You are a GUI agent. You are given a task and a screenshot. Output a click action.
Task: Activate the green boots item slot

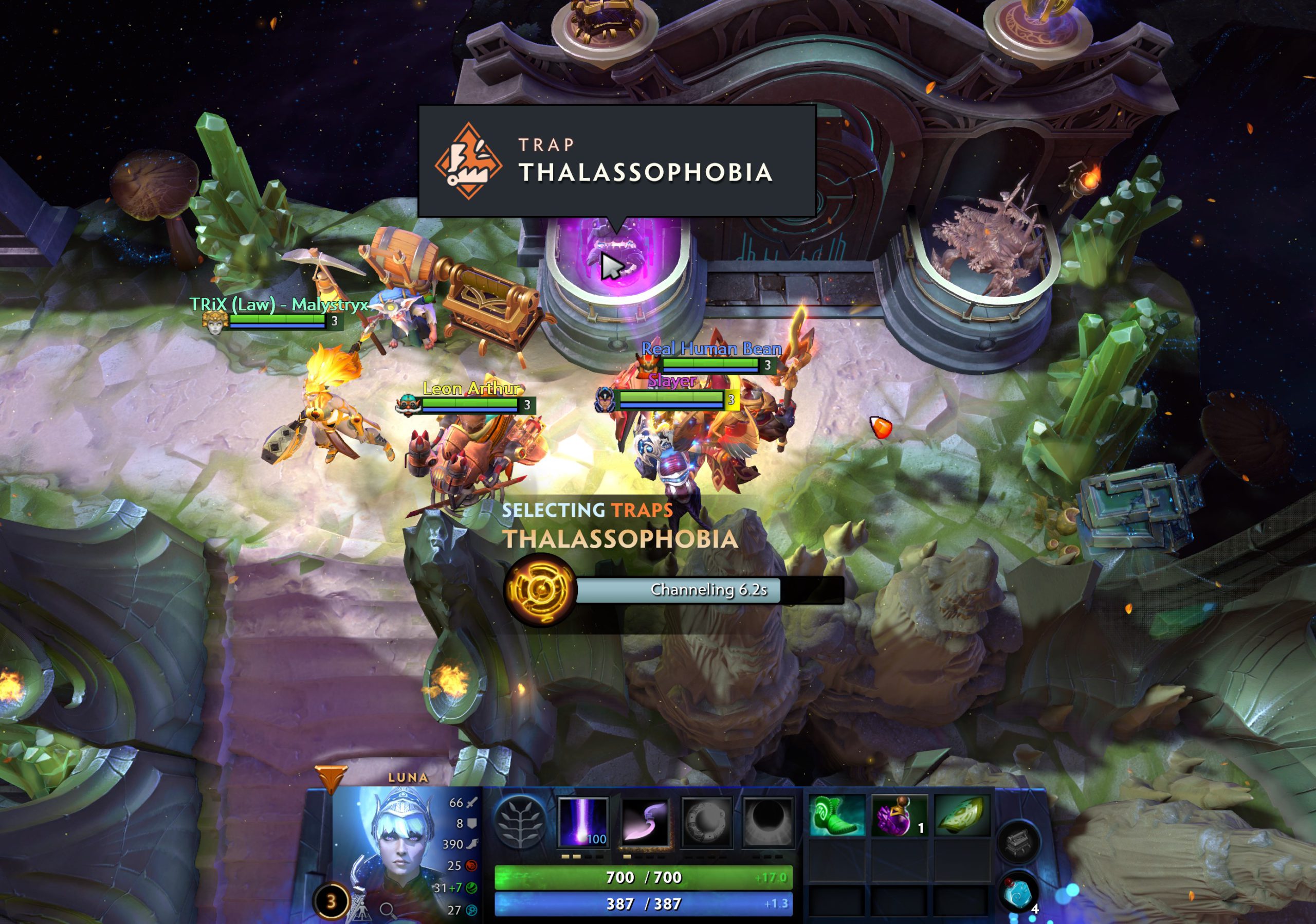tap(836, 816)
